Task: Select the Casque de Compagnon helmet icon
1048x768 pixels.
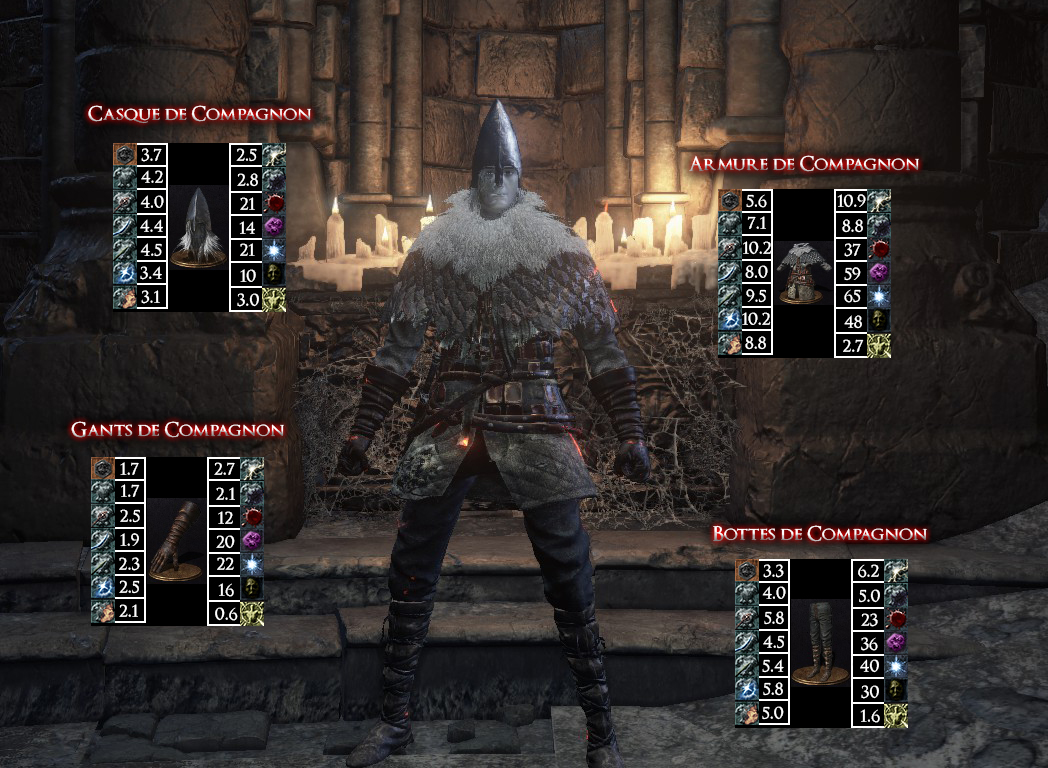Action: coord(196,227)
